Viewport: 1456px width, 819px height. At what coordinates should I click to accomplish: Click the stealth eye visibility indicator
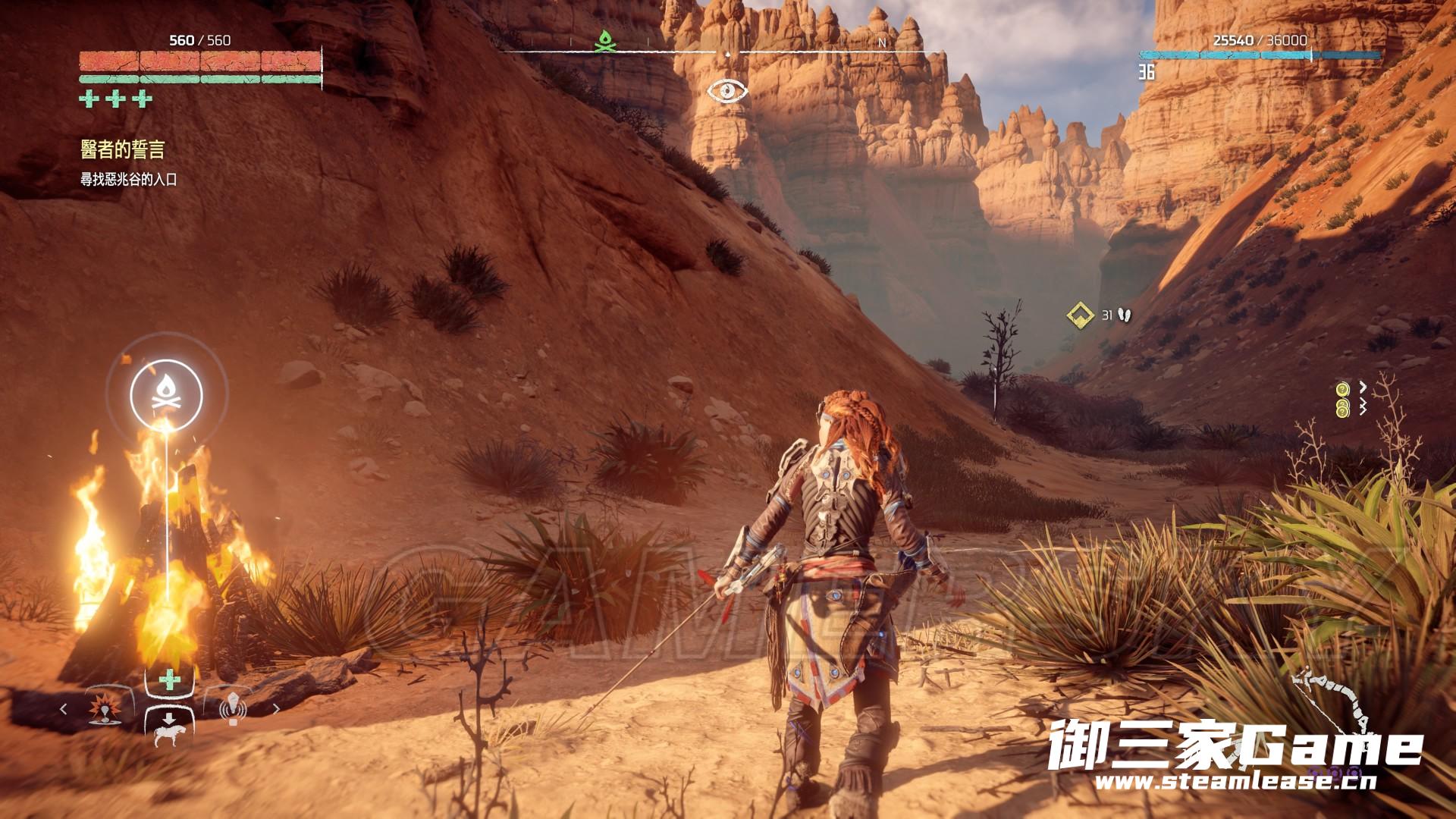727,92
